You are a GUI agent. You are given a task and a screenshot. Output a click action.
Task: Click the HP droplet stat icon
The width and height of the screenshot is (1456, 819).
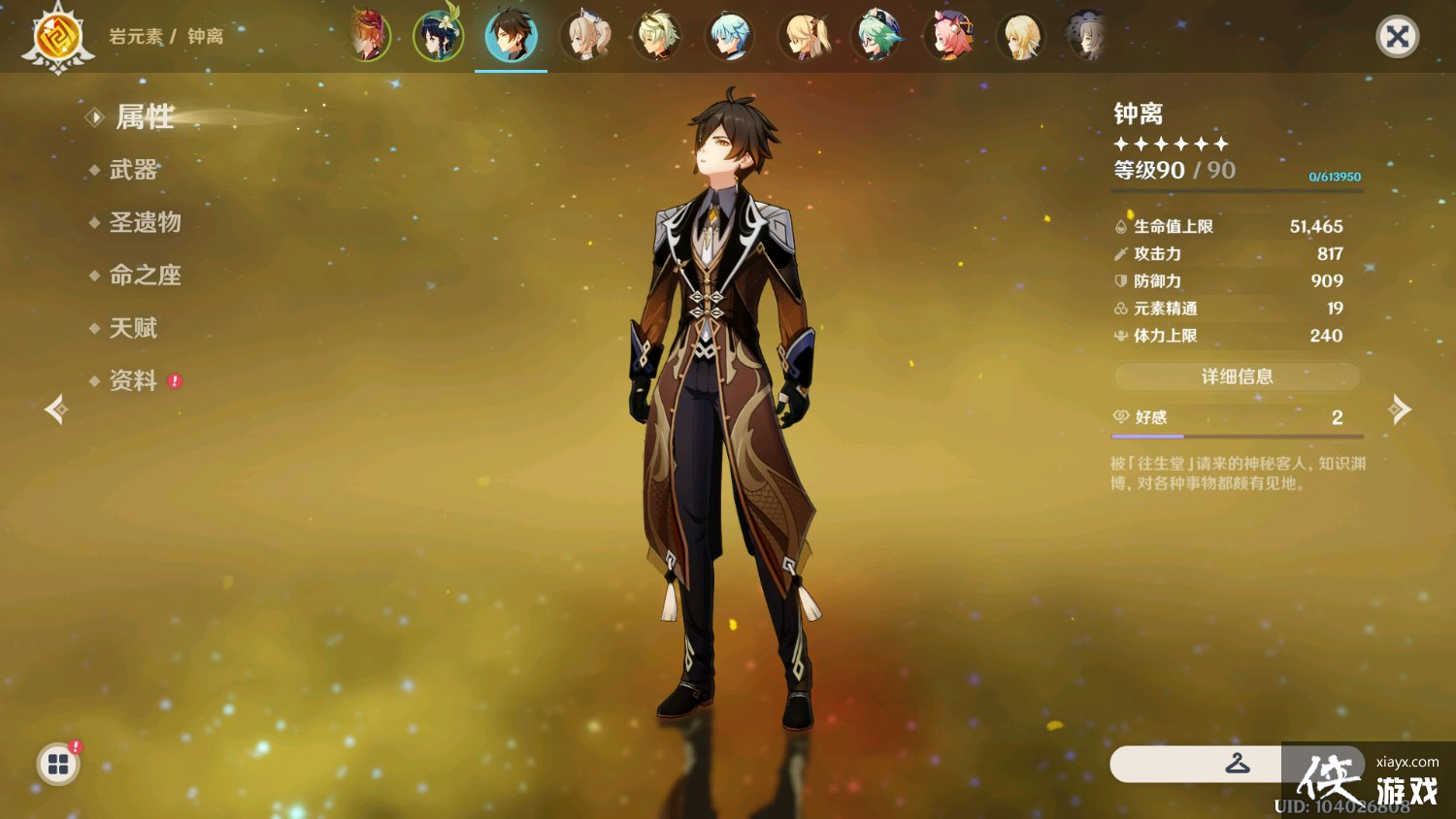[x=1120, y=226]
